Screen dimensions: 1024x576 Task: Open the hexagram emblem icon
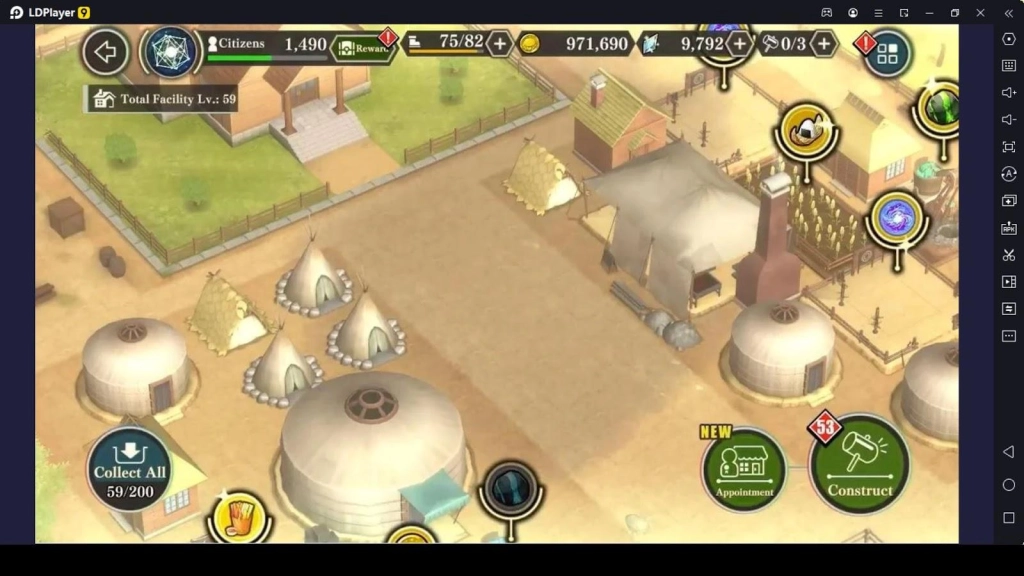click(171, 51)
